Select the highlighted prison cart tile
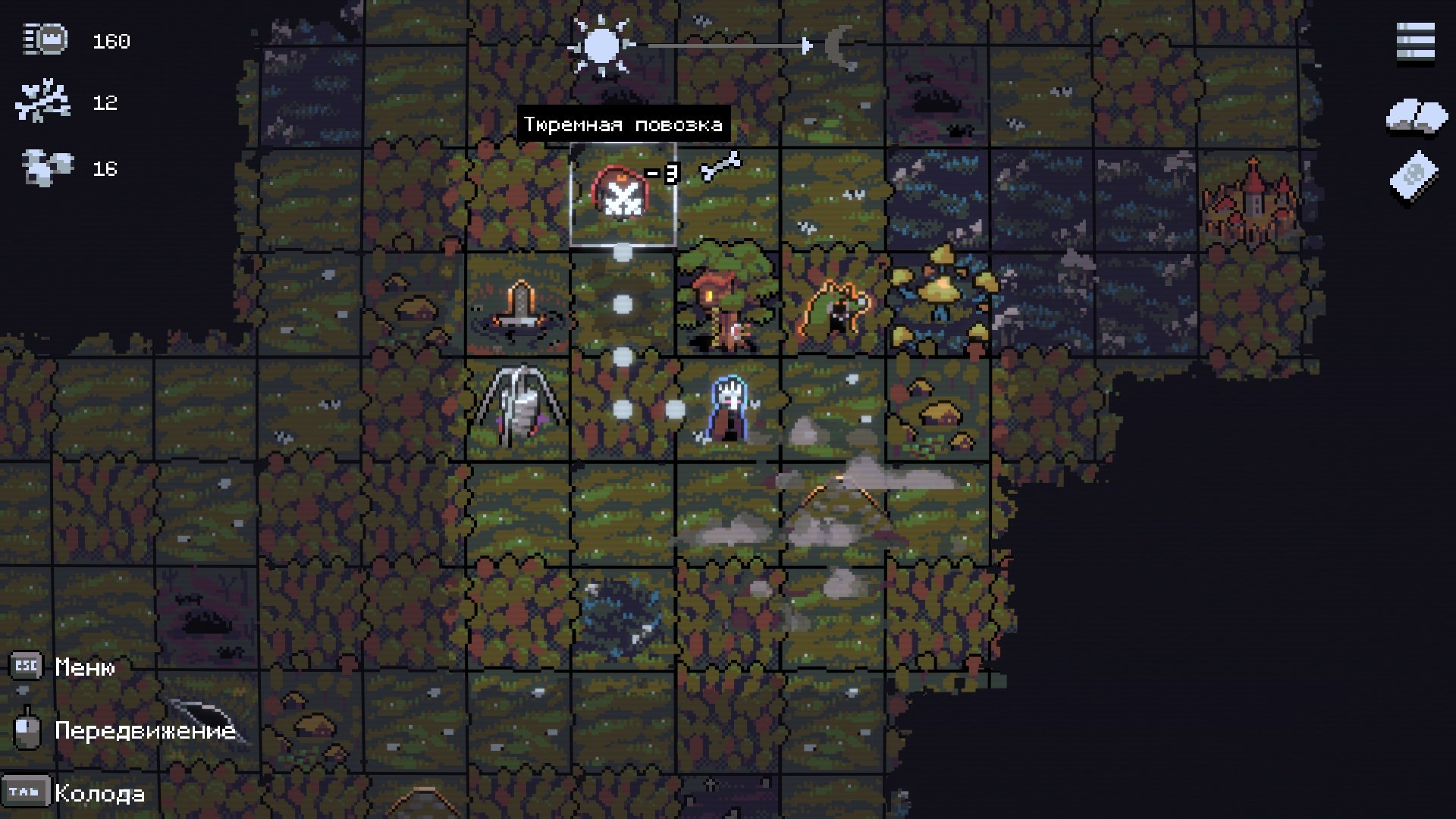 click(x=623, y=196)
